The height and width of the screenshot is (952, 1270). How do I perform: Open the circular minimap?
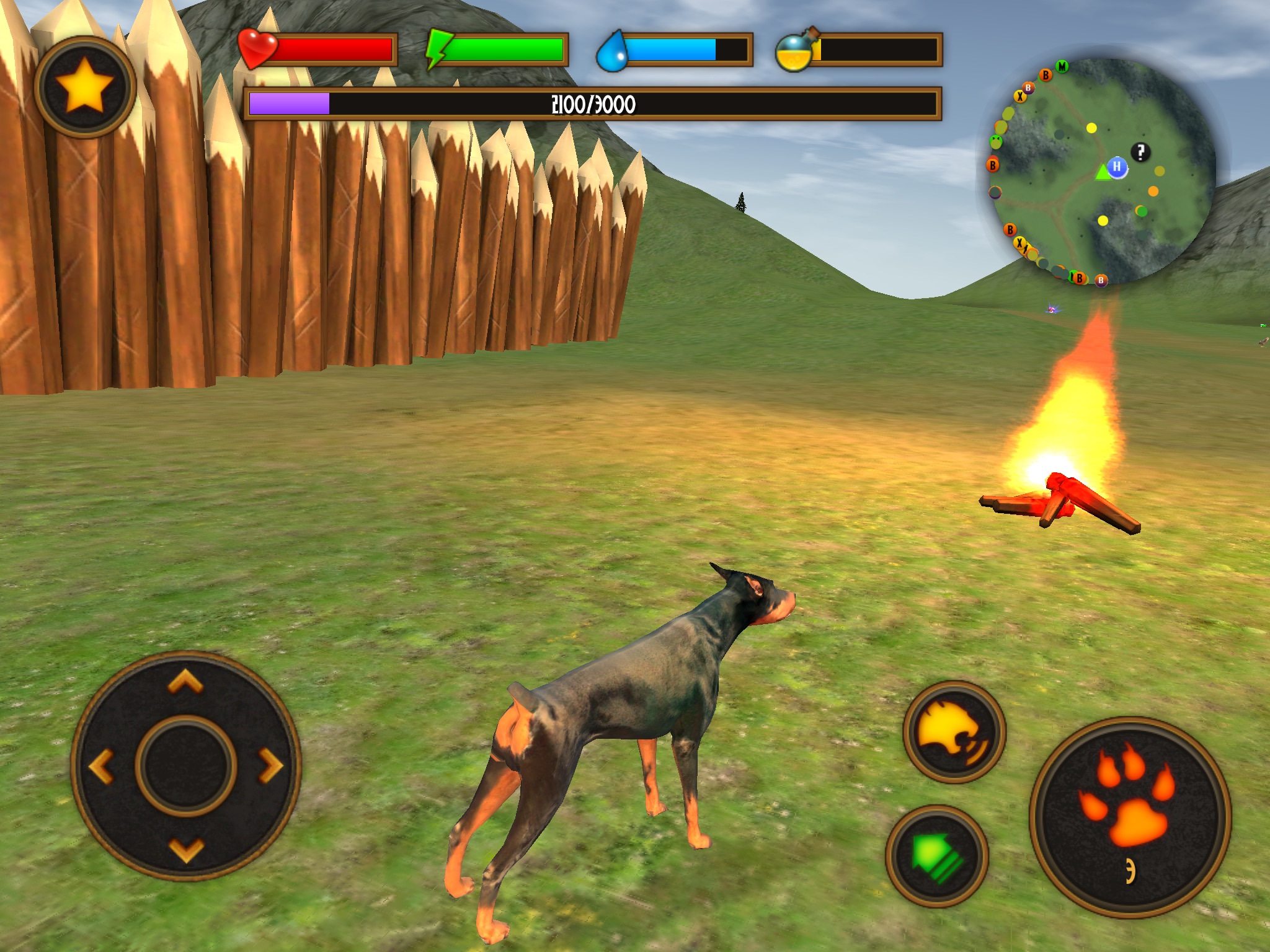1102,172
